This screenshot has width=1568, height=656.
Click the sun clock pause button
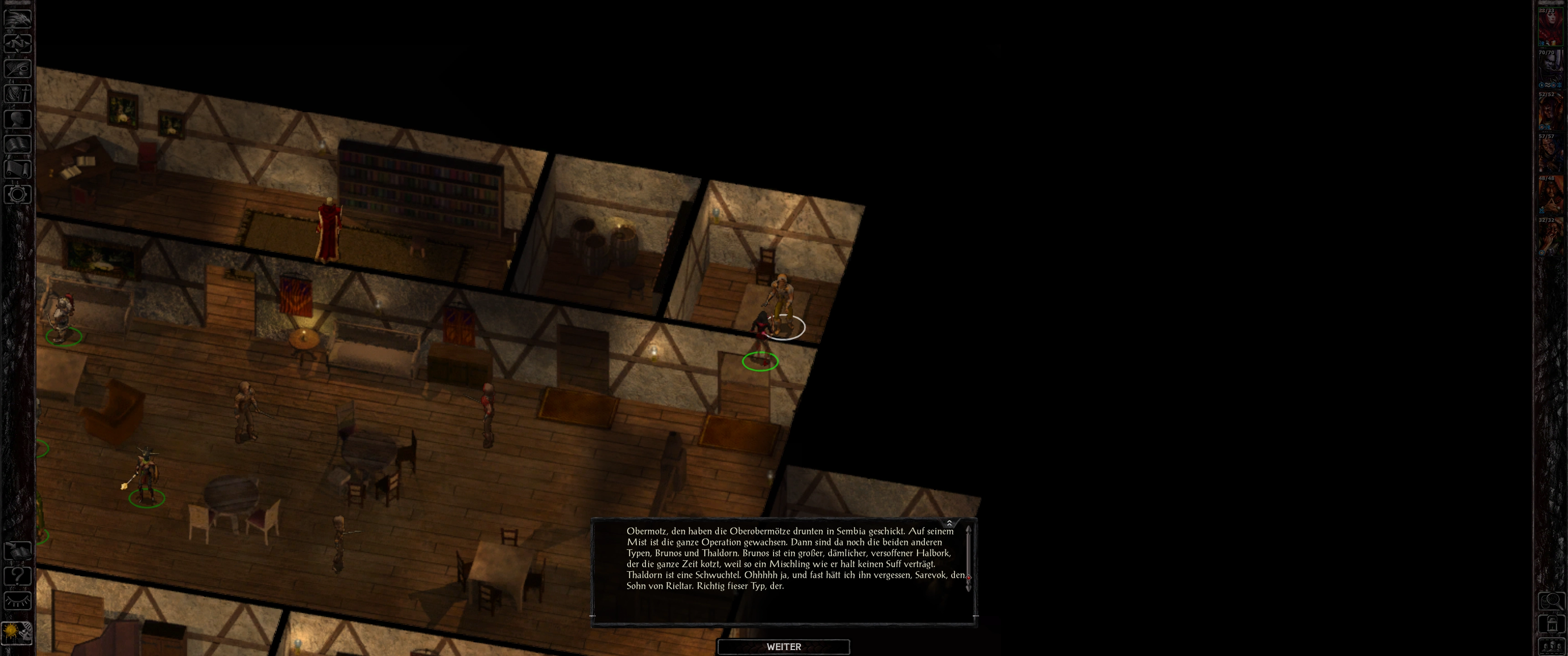(x=17, y=633)
